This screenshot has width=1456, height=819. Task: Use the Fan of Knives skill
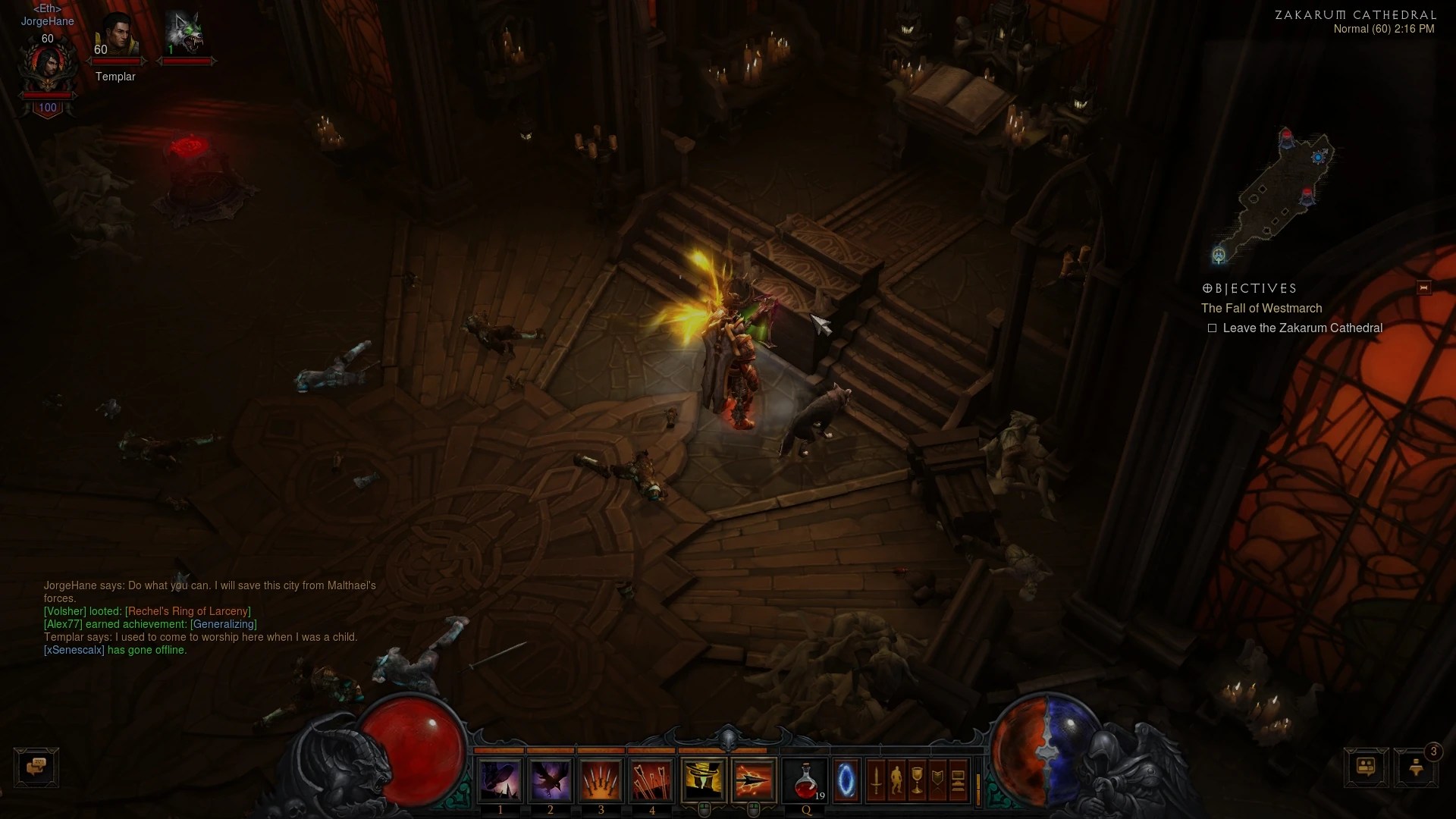[x=601, y=780]
